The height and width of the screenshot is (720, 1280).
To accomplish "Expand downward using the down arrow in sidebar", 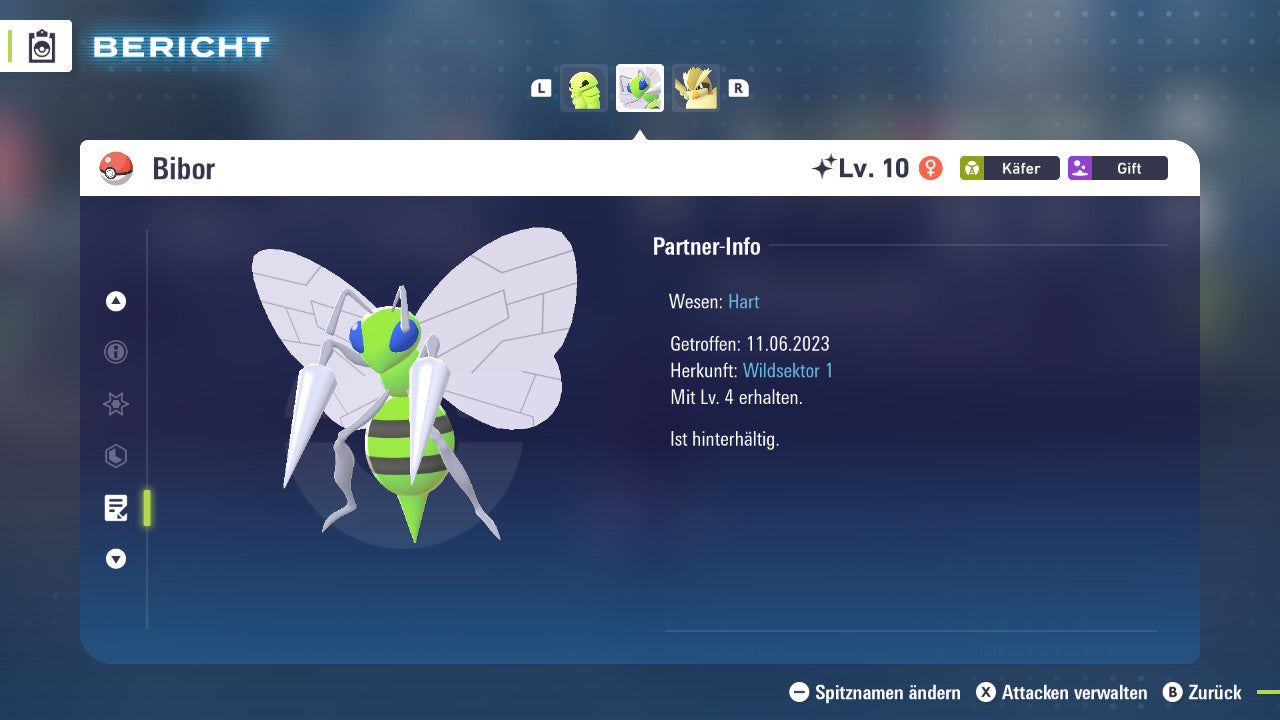I will 115,559.
